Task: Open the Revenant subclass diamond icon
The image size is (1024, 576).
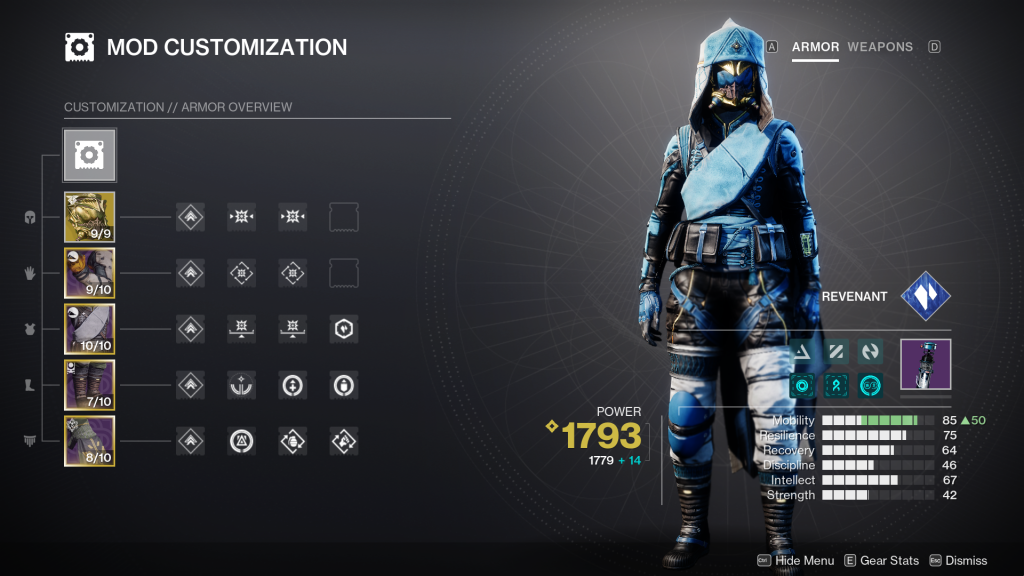Action: tap(925, 297)
